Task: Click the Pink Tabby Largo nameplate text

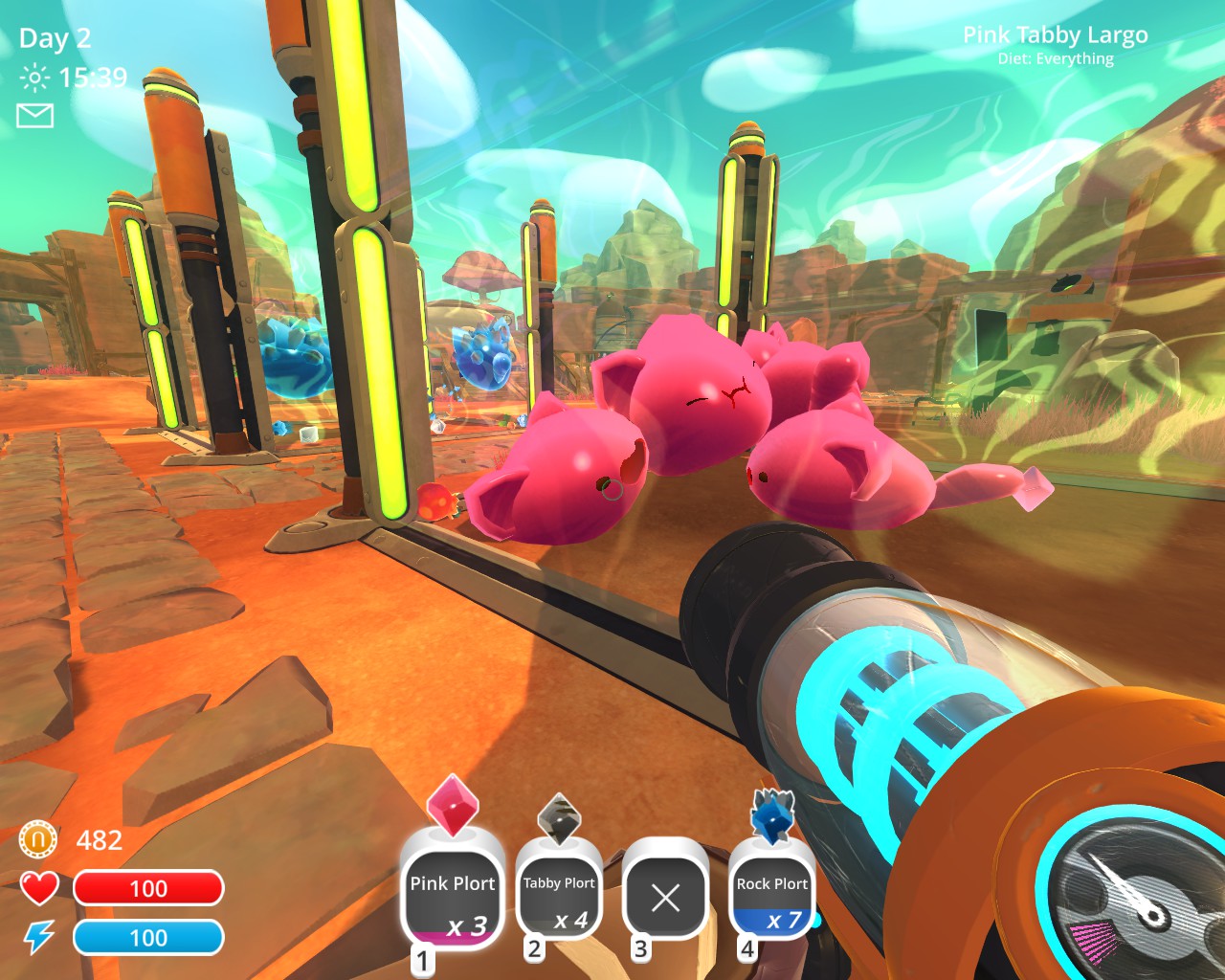Action: (x=1057, y=34)
